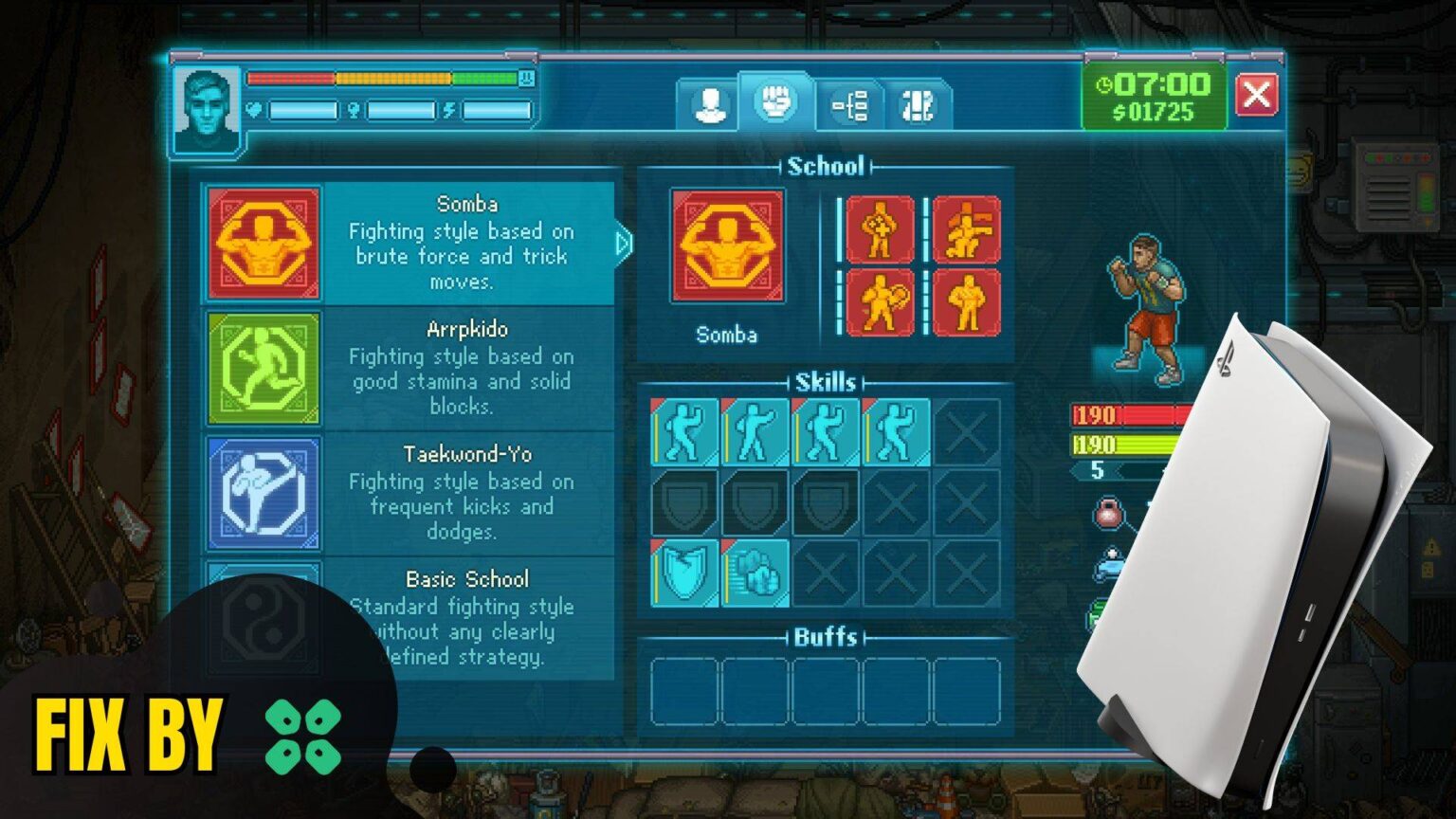Pick the Taekwond-Yo fighting style

coord(409,493)
